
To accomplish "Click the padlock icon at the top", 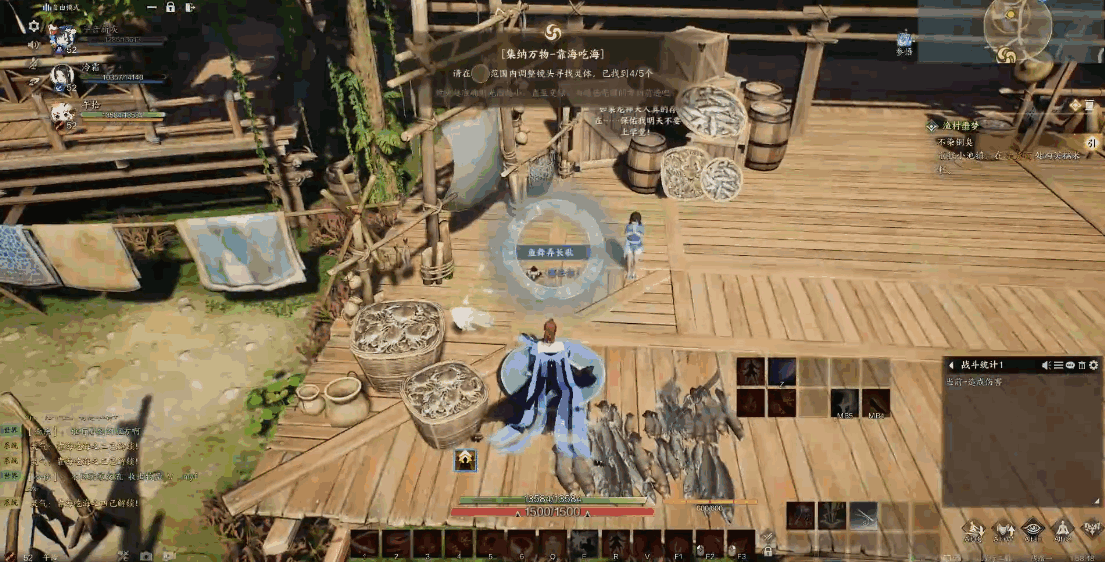I will (x=170, y=7).
